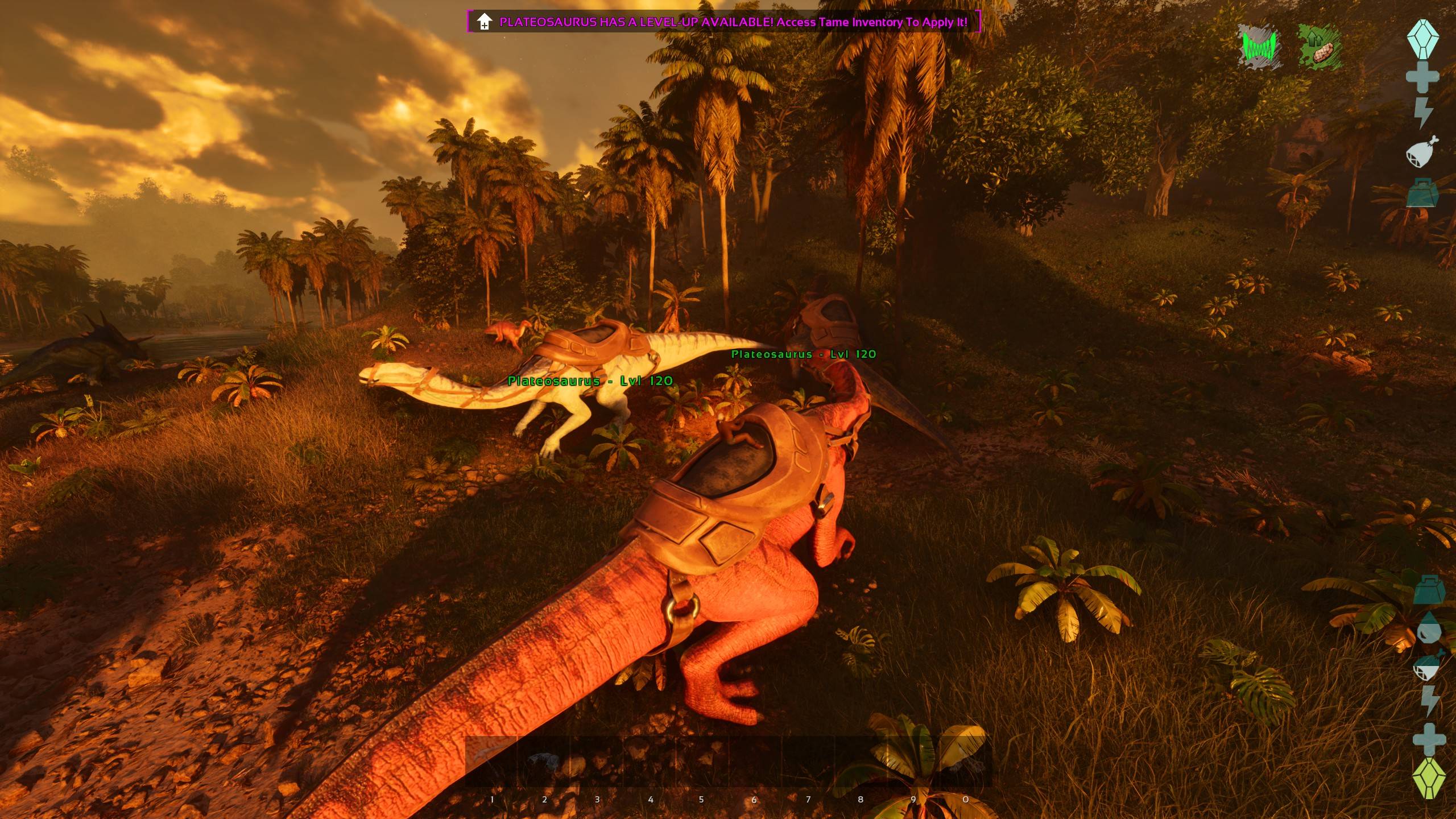
Task: Select the item in hotbar slot 0
Action: 965,761
